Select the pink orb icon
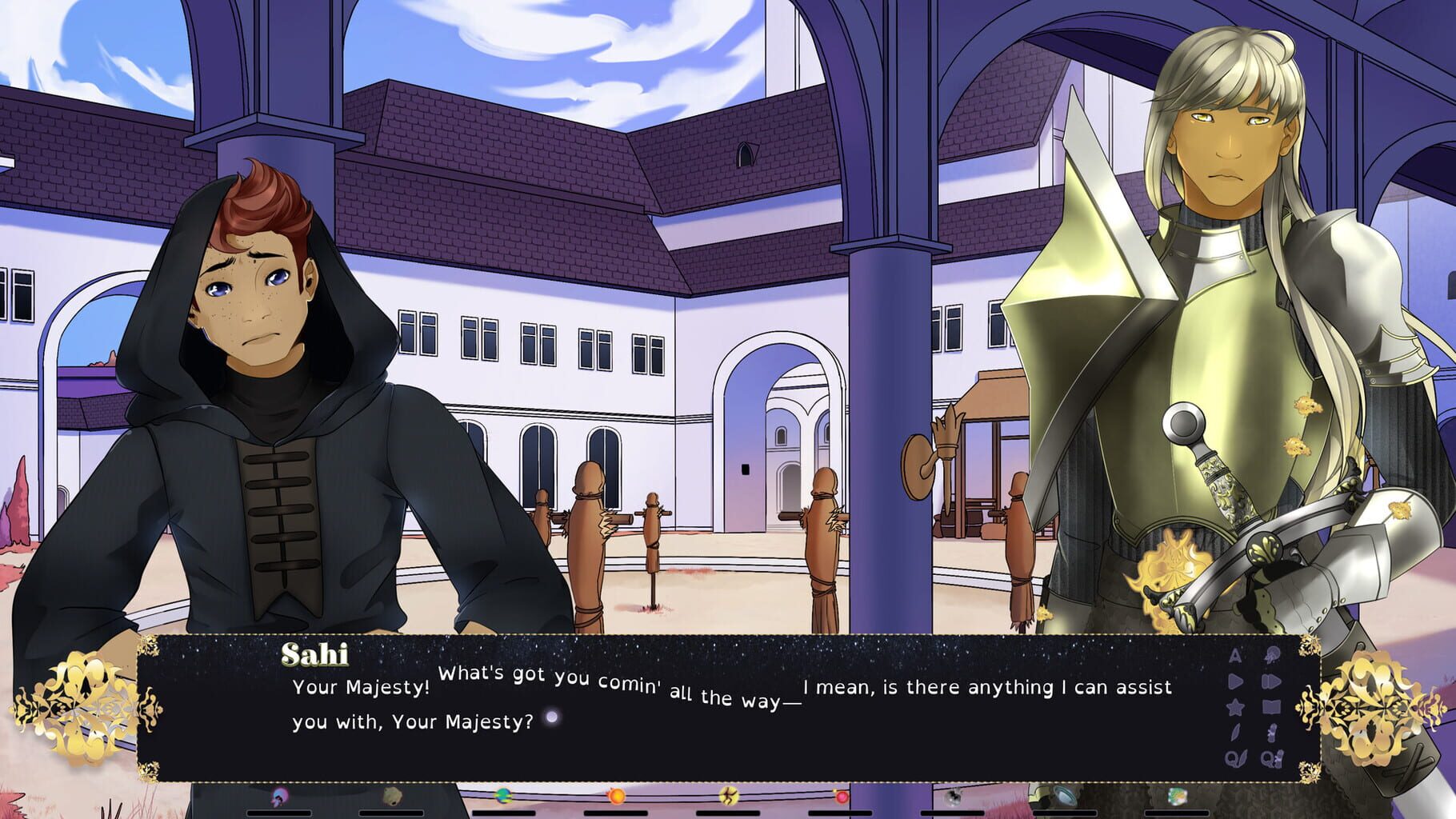The width and height of the screenshot is (1456, 819). pos(842,798)
